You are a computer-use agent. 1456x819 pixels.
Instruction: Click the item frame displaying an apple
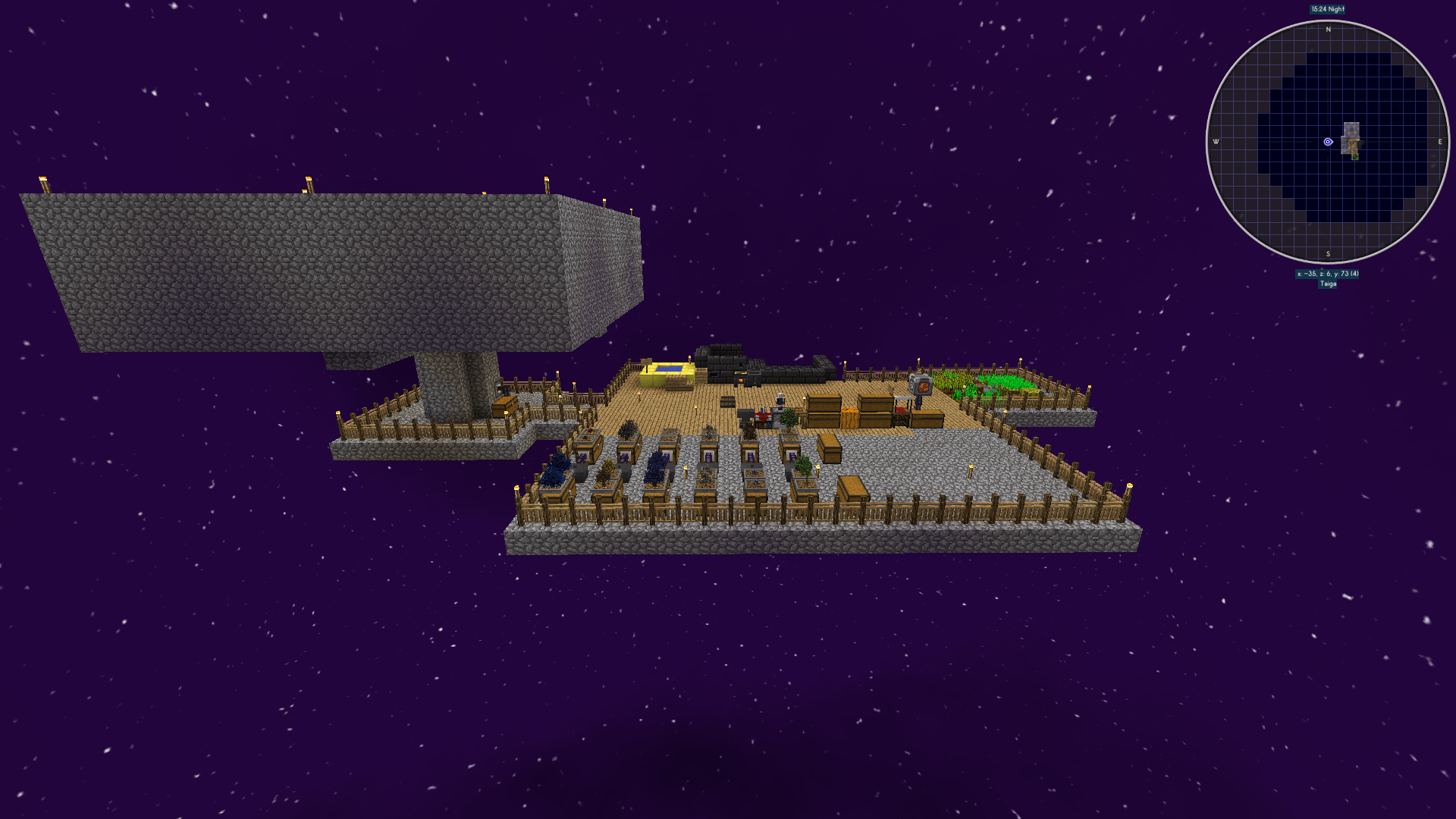921,386
